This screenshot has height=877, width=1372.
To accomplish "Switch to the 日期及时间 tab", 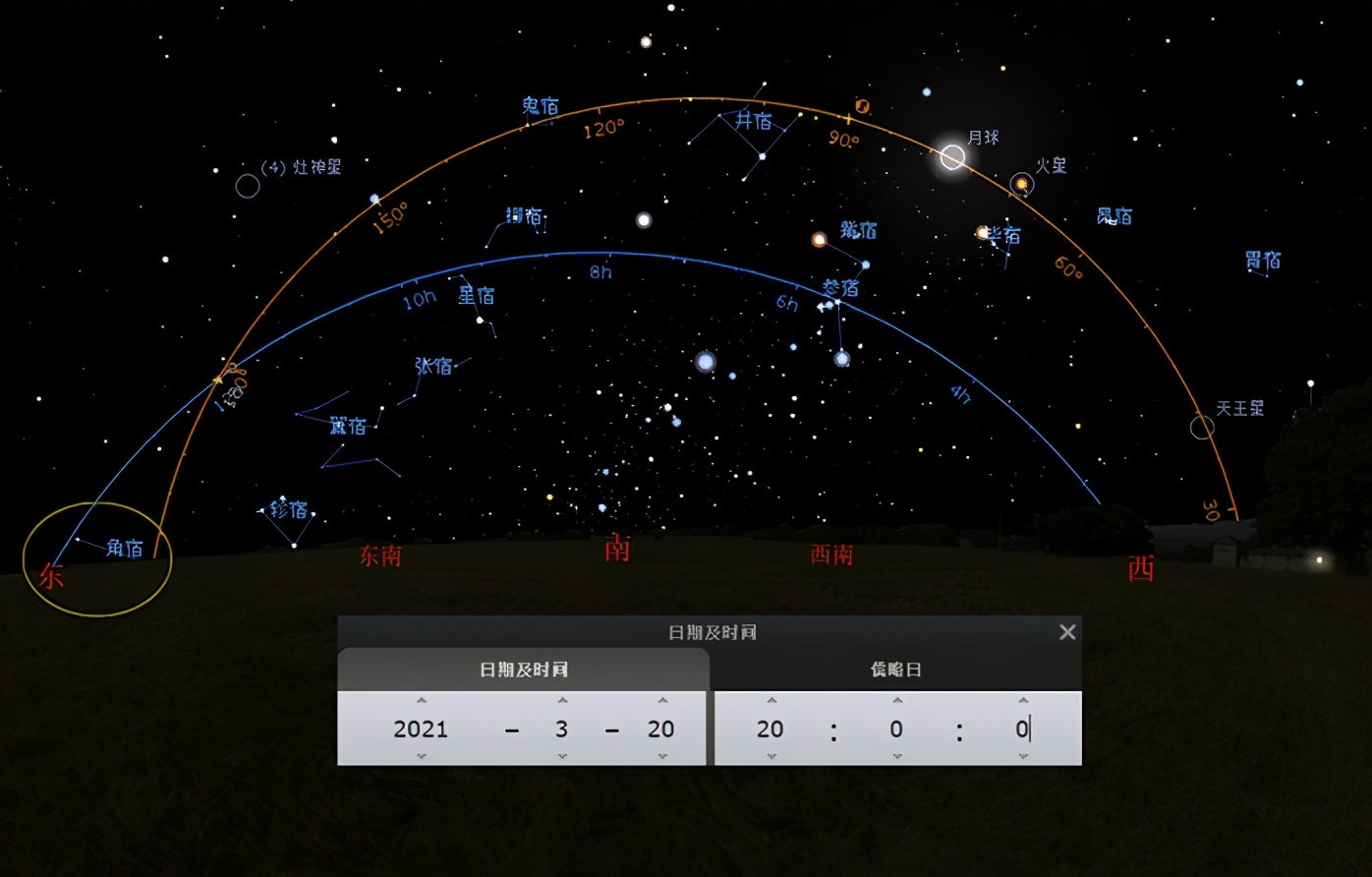I will tap(523, 670).
